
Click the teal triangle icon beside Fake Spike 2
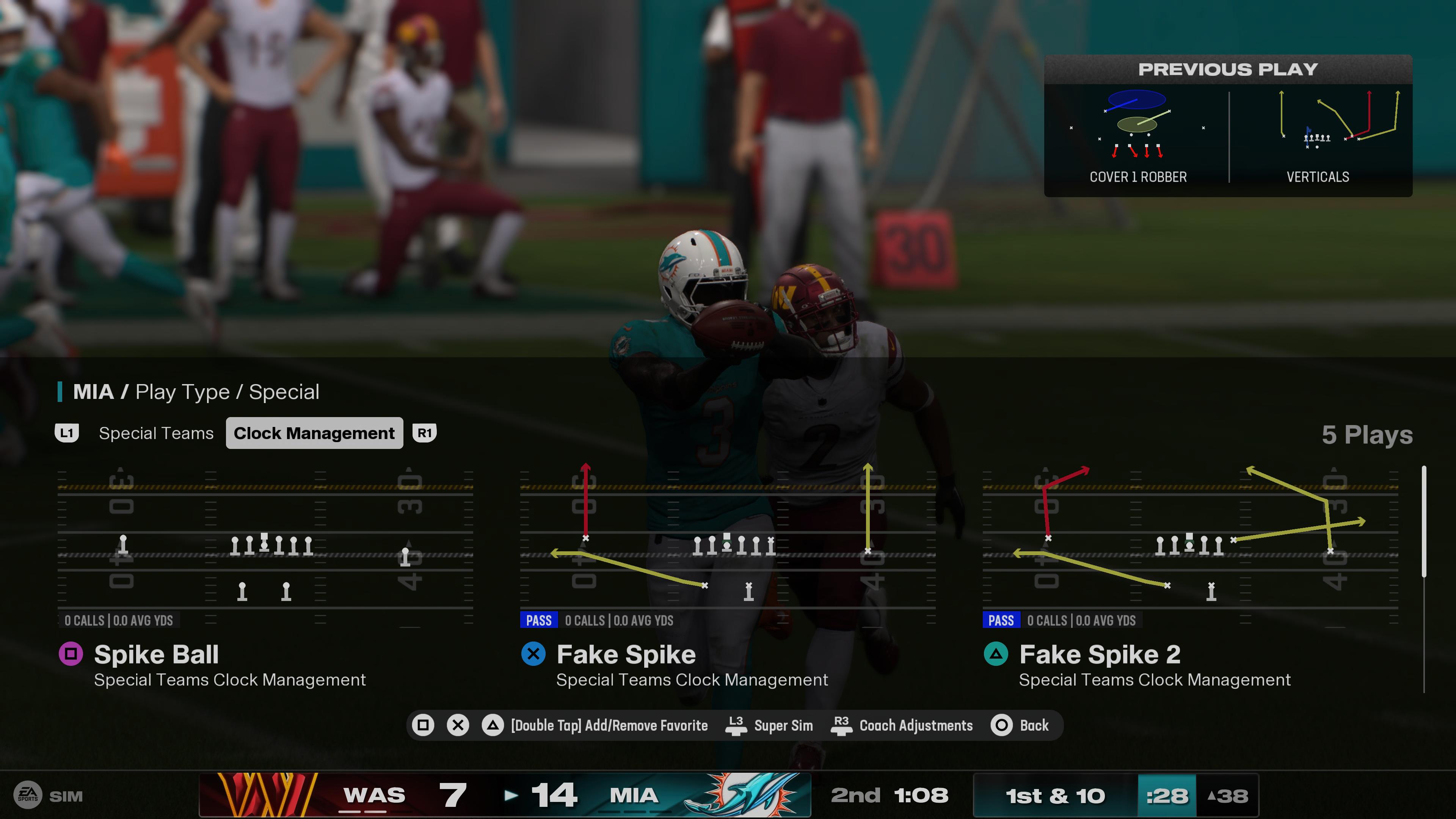[x=996, y=654]
